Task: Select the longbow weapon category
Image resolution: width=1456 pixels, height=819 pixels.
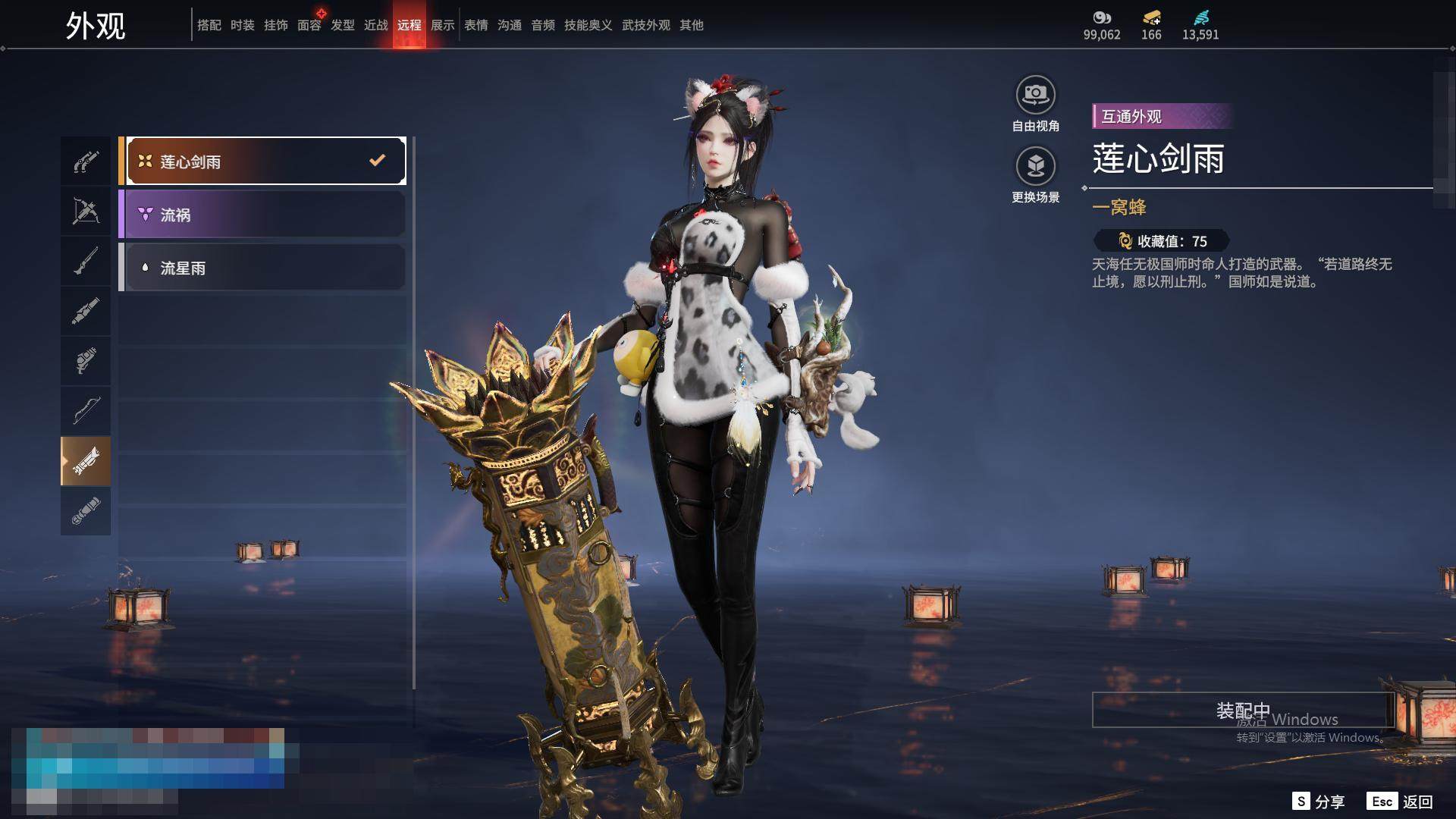Action: [x=86, y=411]
